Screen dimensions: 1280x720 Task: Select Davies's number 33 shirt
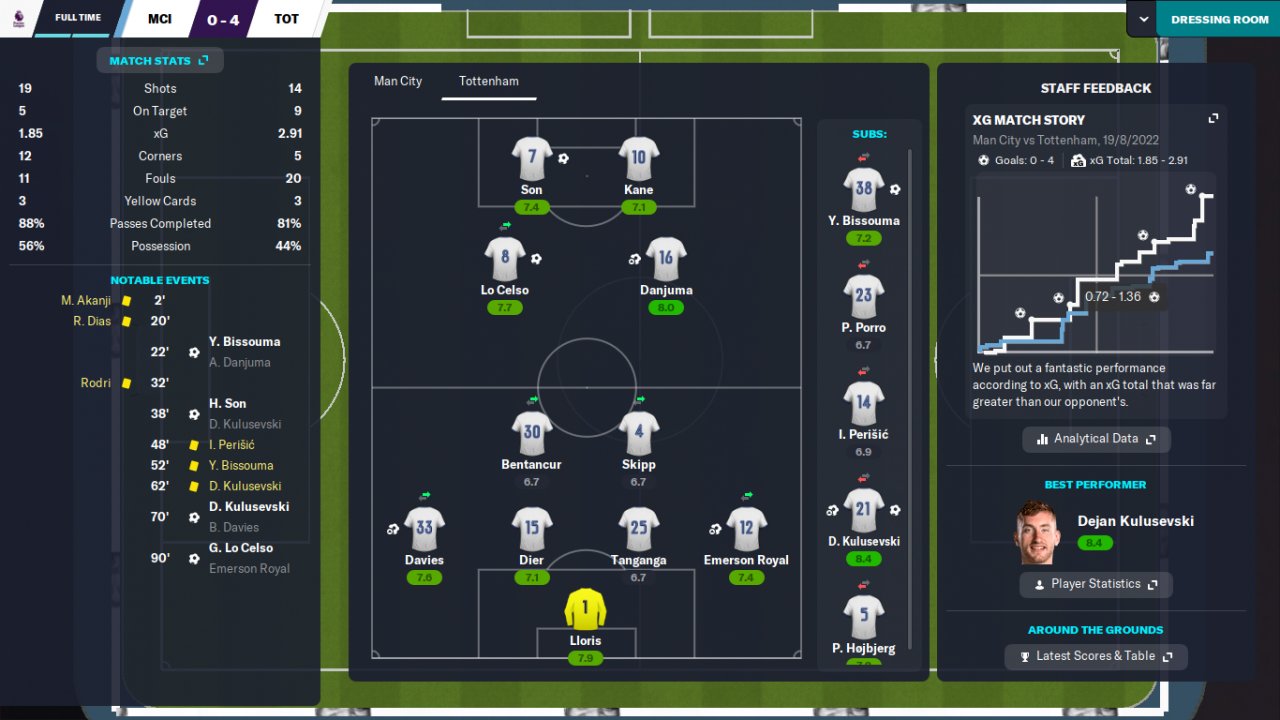424,529
